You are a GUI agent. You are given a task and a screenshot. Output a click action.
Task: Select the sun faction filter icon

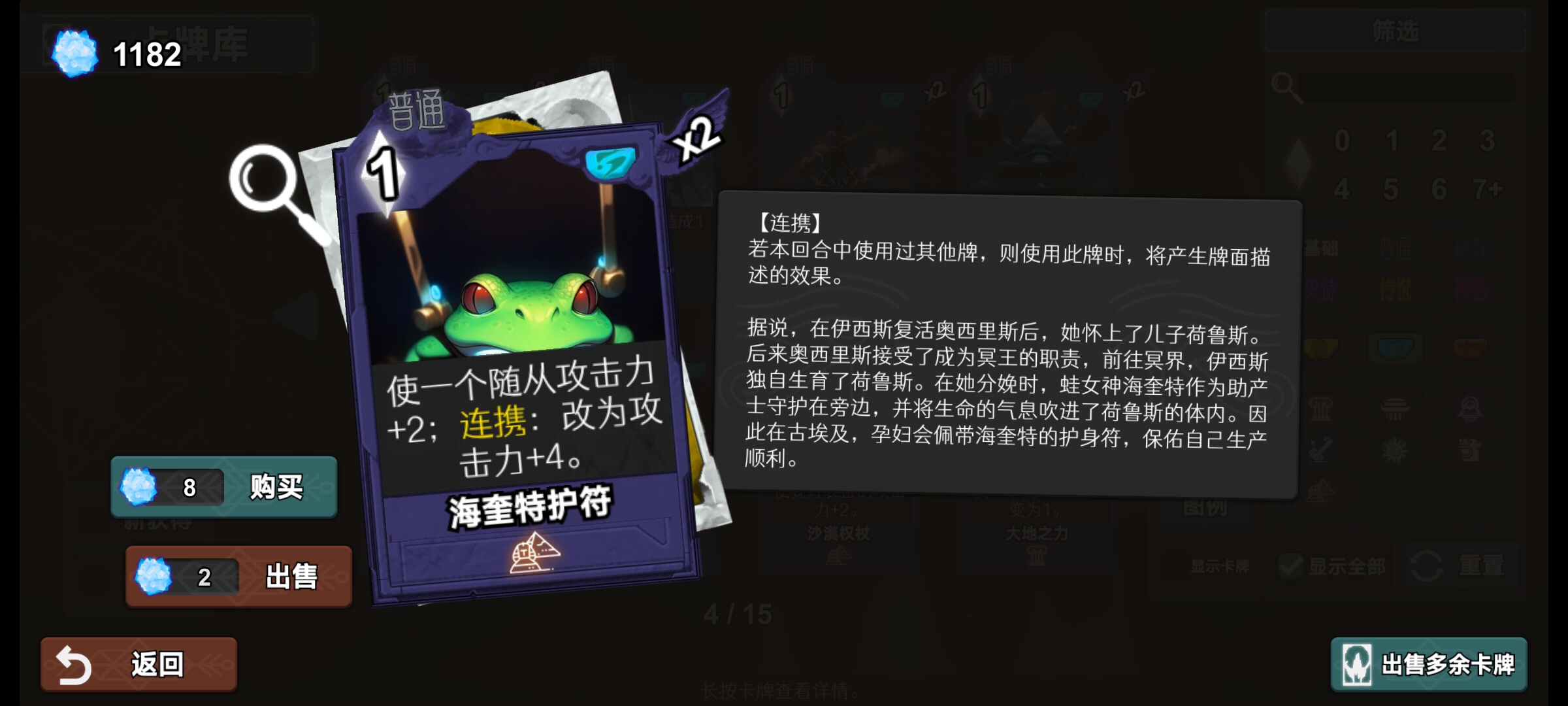tap(1396, 448)
